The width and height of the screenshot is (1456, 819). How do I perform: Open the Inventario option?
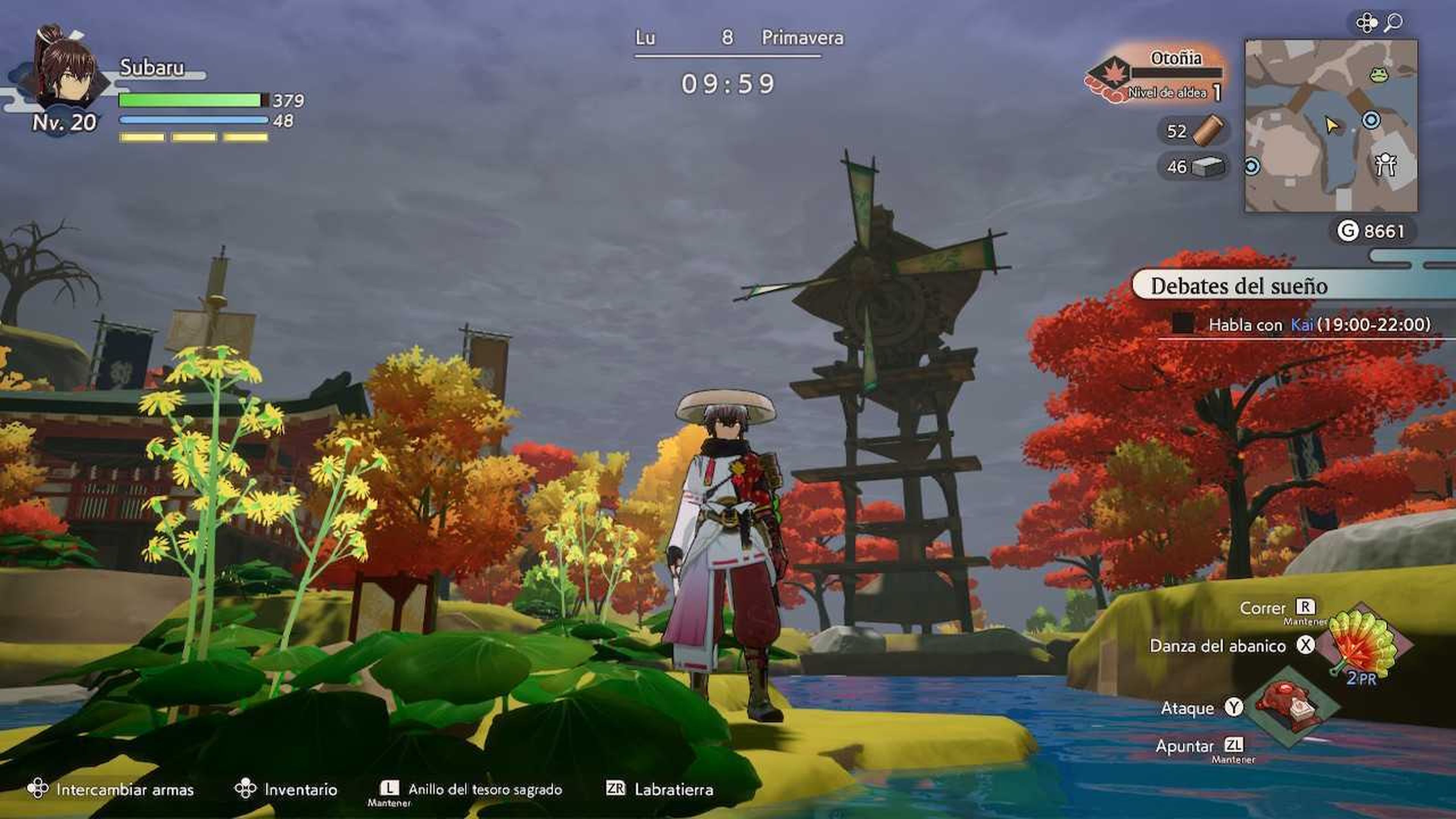[287, 789]
